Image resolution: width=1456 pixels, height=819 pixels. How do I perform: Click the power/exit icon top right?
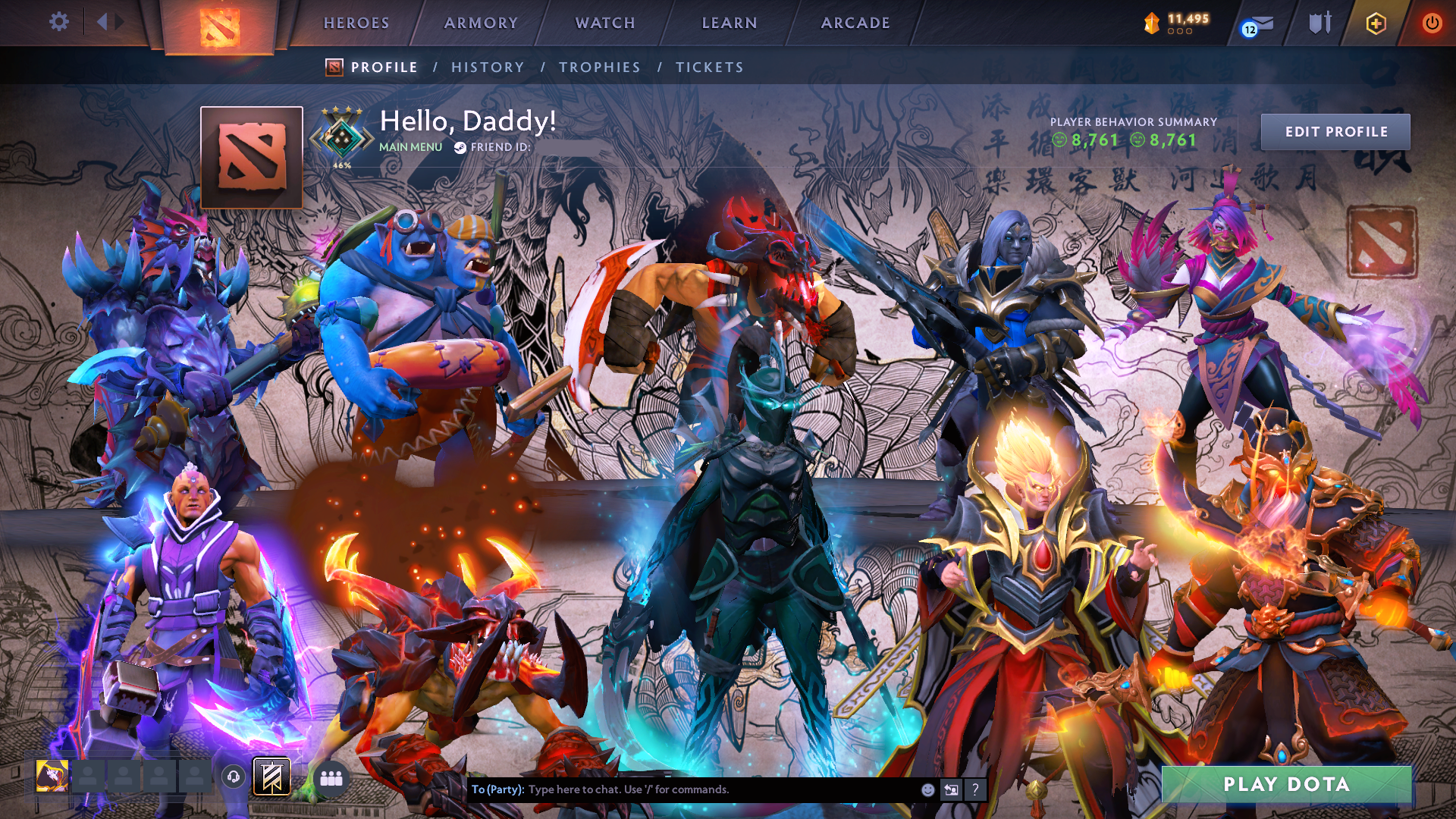(1432, 23)
